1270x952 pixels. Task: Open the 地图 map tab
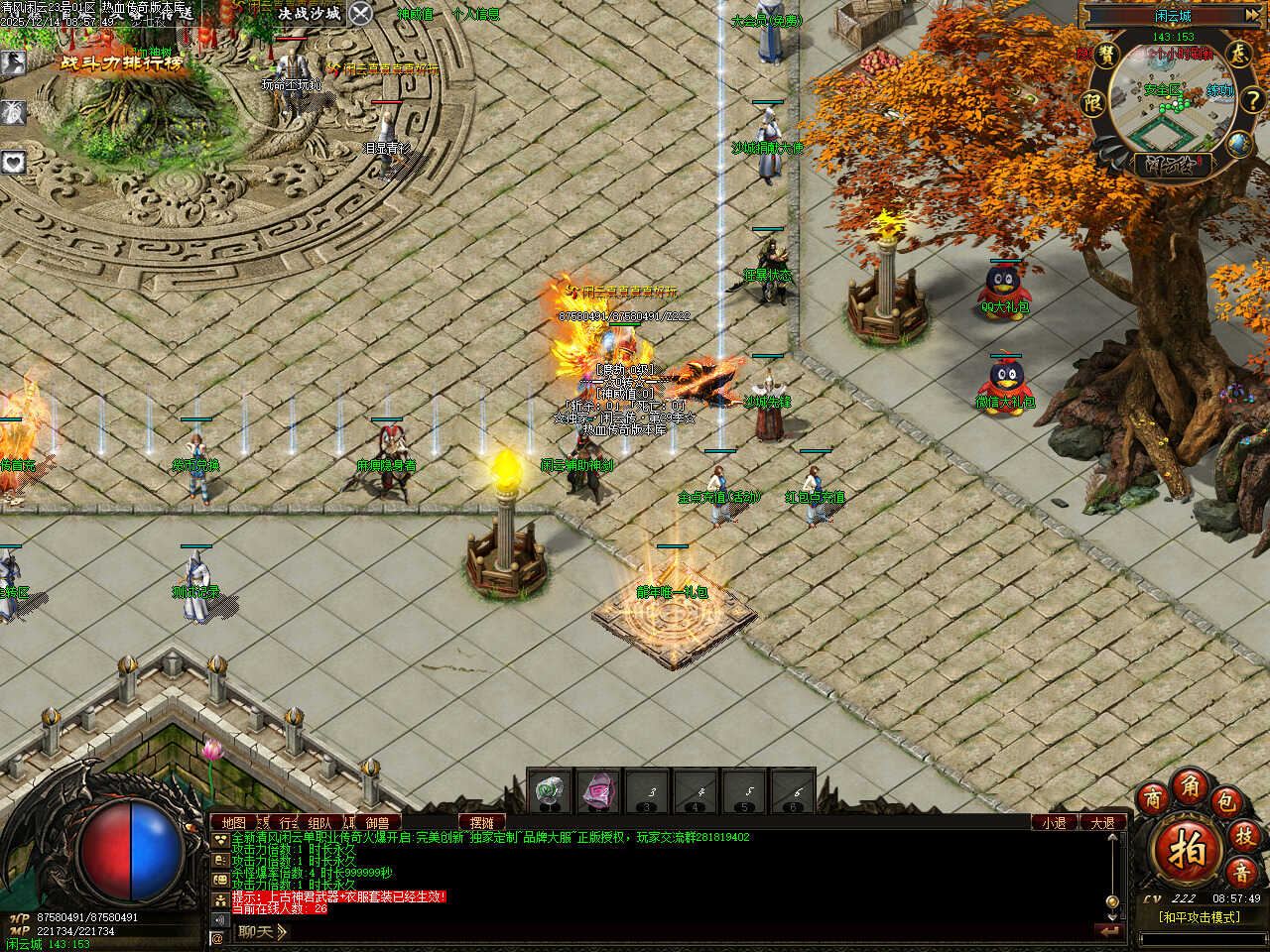pos(233,822)
